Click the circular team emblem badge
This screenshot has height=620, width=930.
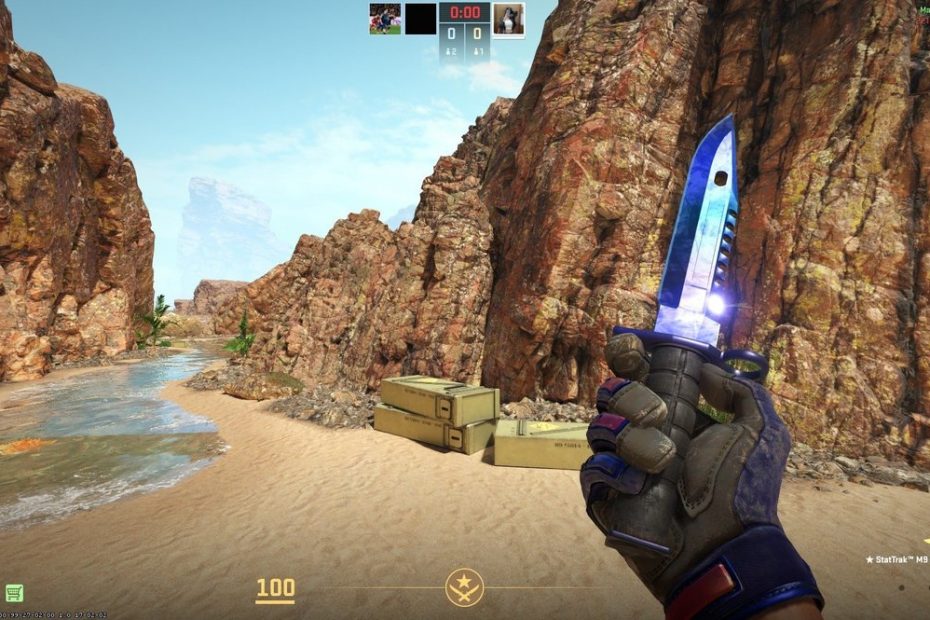pos(464,587)
